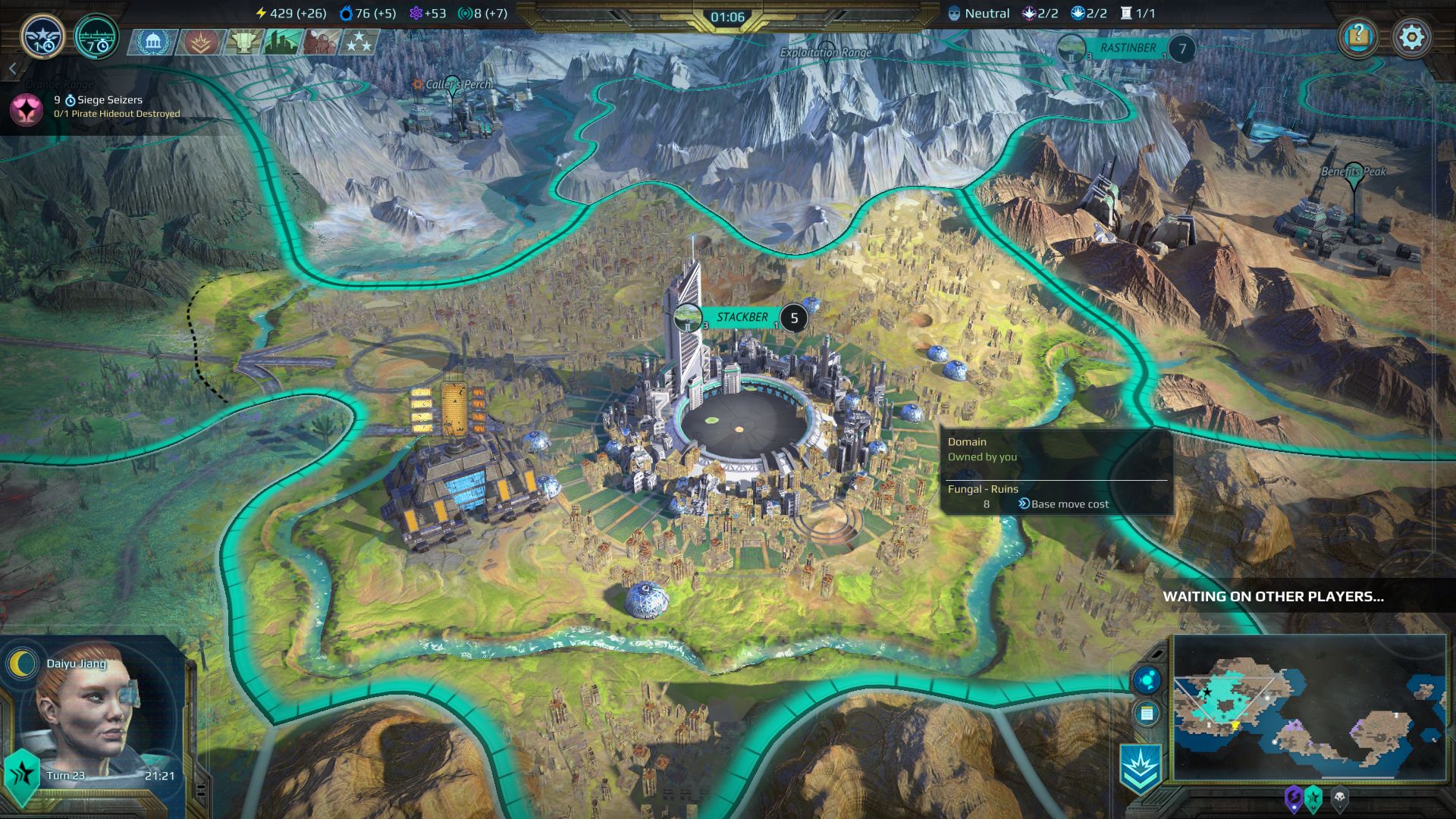Screen dimensions: 1456x819
Task: Open the settings gear menu
Action: [x=1411, y=37]
